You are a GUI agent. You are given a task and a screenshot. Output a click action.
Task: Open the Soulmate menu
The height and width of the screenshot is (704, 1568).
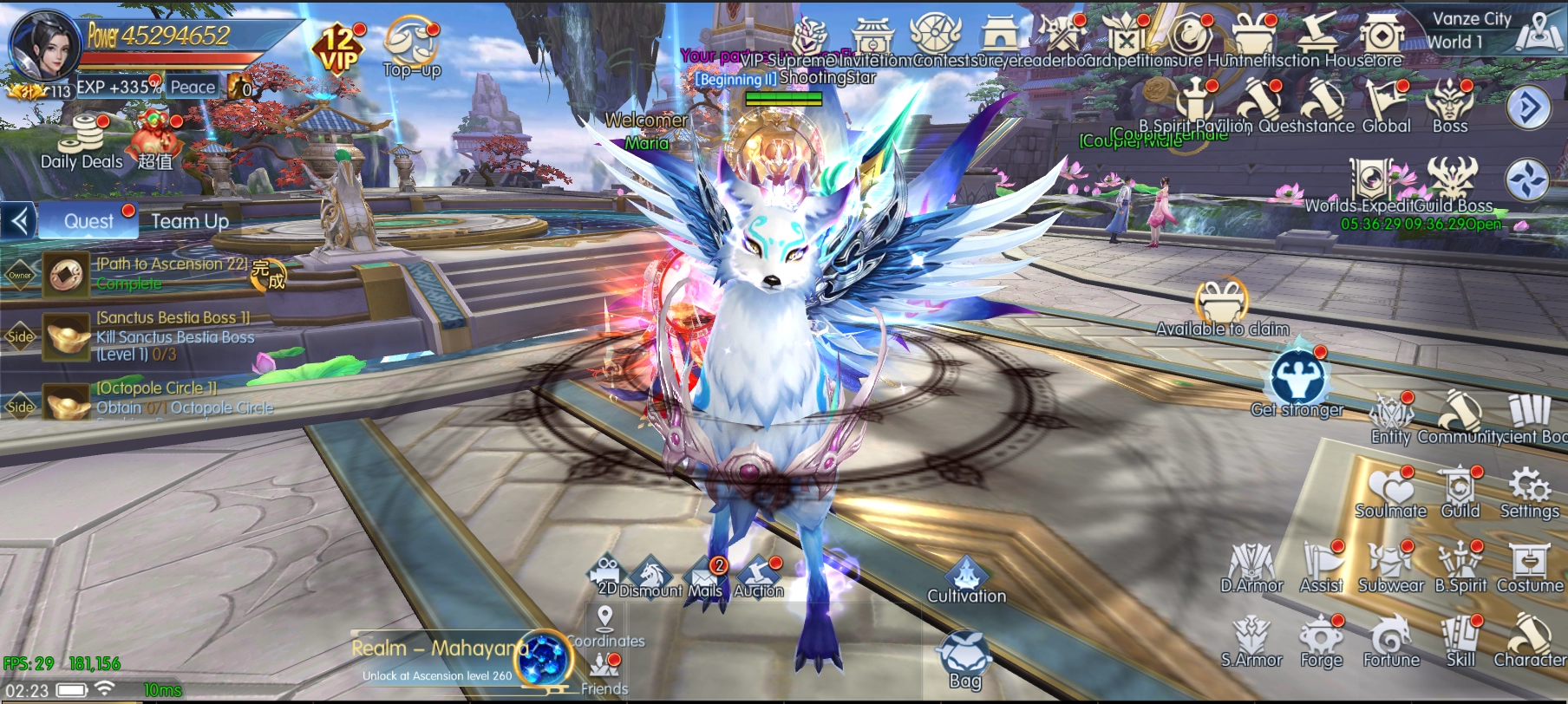tap(1391, 491)
